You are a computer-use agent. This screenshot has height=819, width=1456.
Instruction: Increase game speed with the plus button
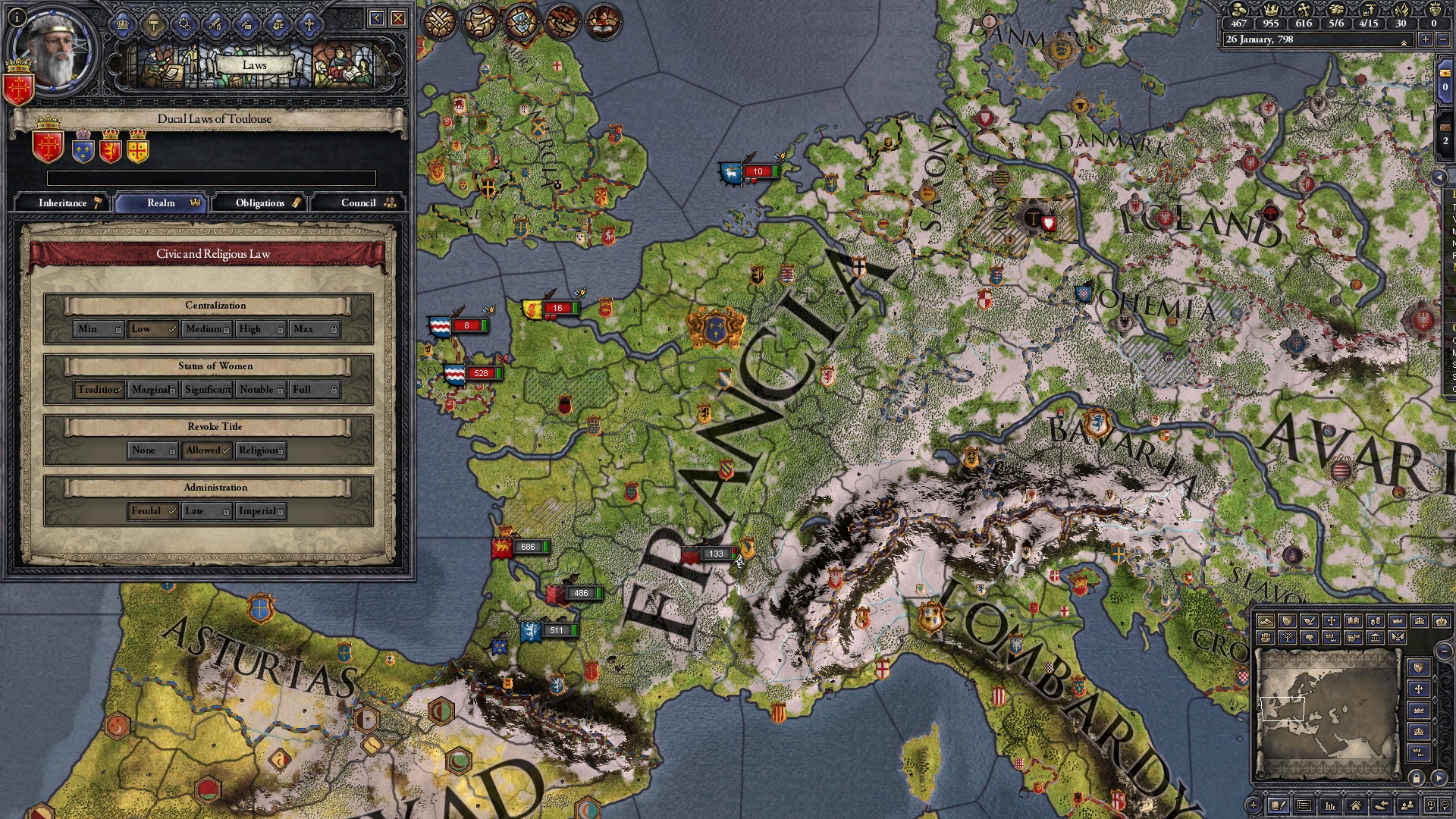1425,40
